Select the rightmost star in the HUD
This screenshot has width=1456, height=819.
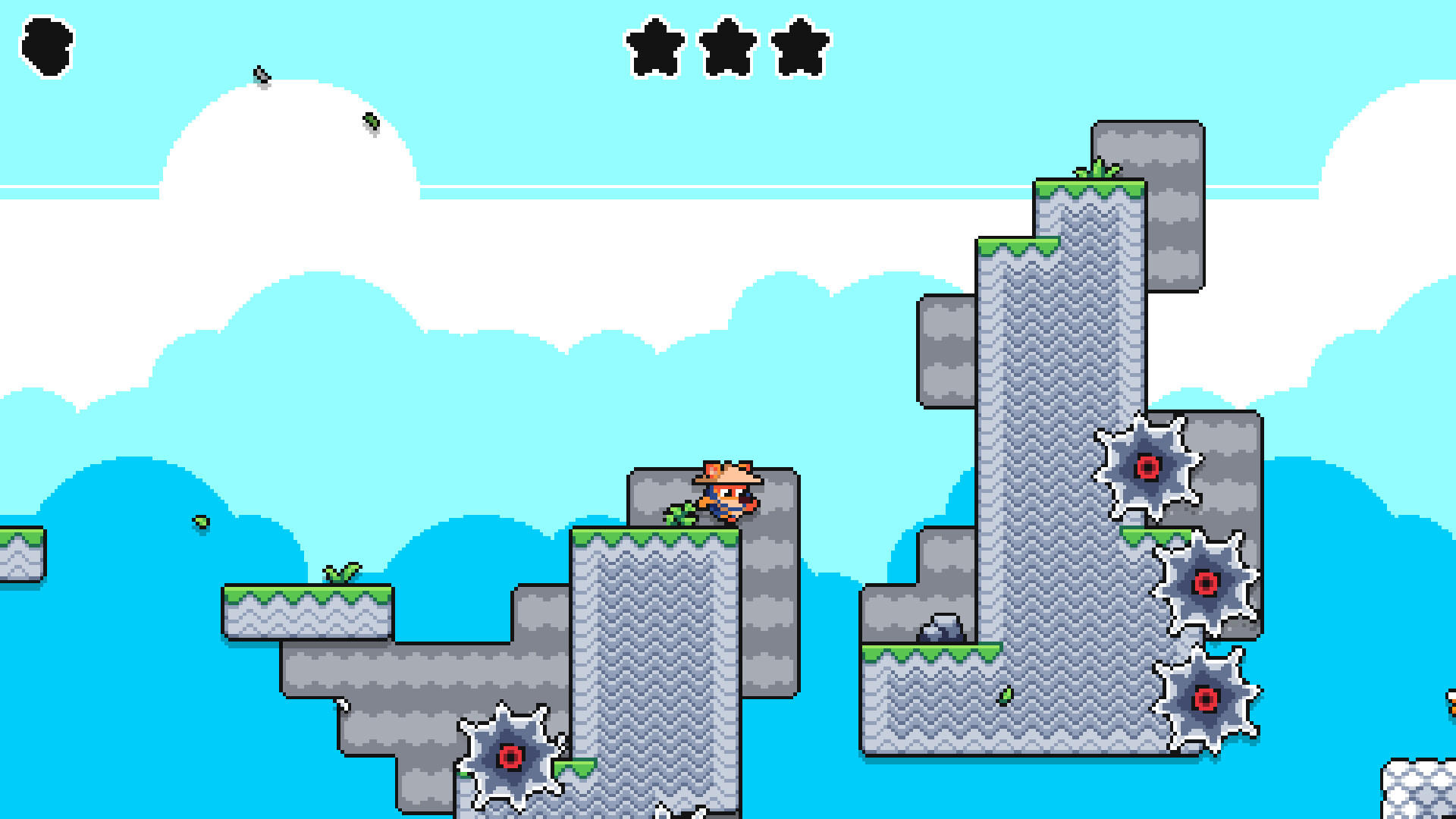pos(802,47)
